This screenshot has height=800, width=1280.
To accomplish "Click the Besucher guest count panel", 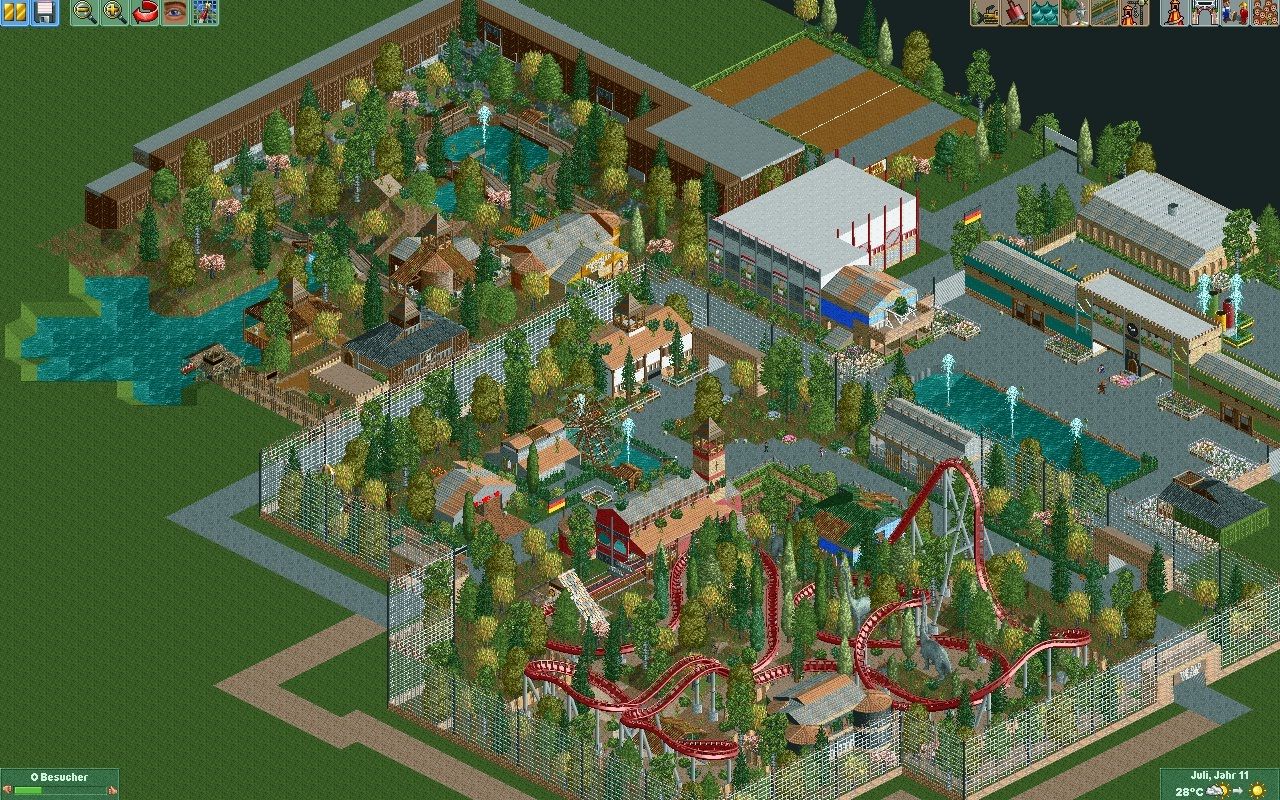I will (59, 783).
